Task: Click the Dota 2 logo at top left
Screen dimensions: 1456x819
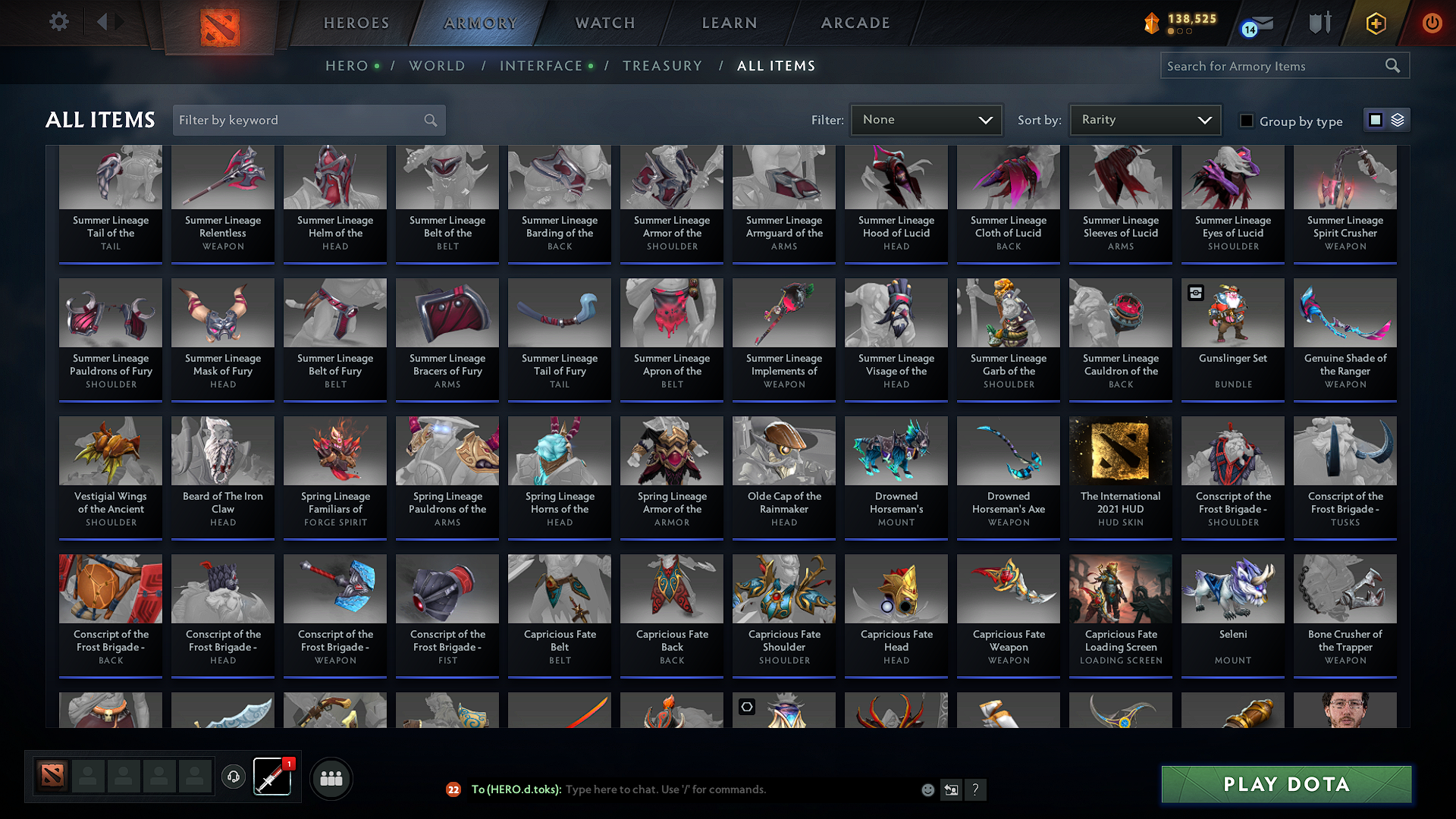Action: coord(219,25)
